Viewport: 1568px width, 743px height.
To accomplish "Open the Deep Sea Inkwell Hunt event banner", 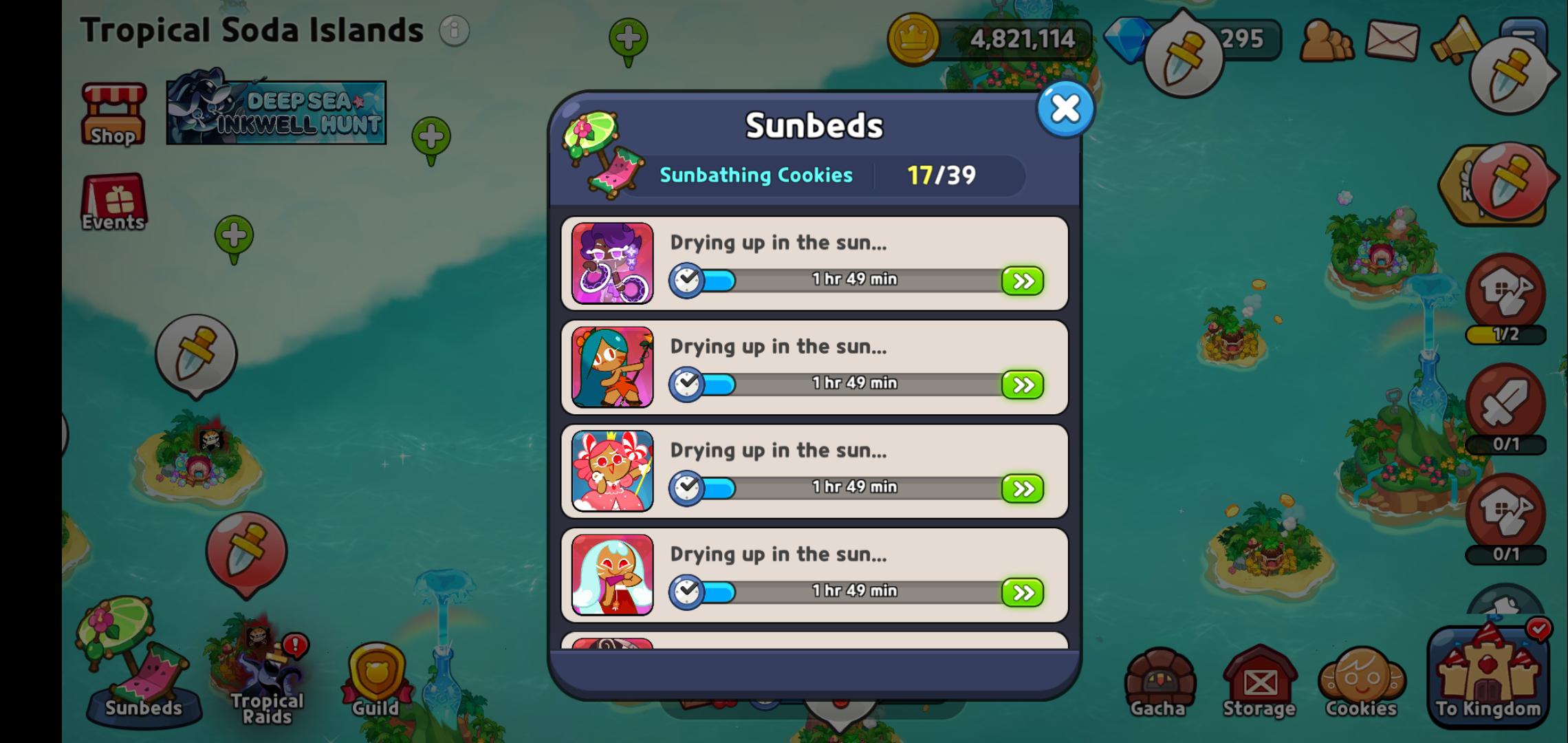I will 275,111.
